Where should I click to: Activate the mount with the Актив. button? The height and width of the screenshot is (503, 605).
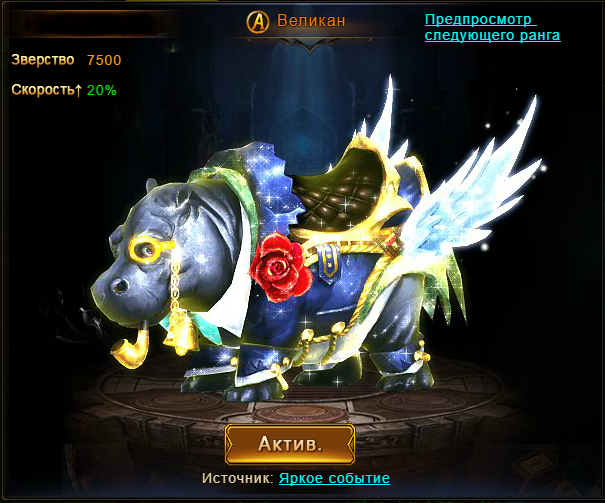pos(290,443)
